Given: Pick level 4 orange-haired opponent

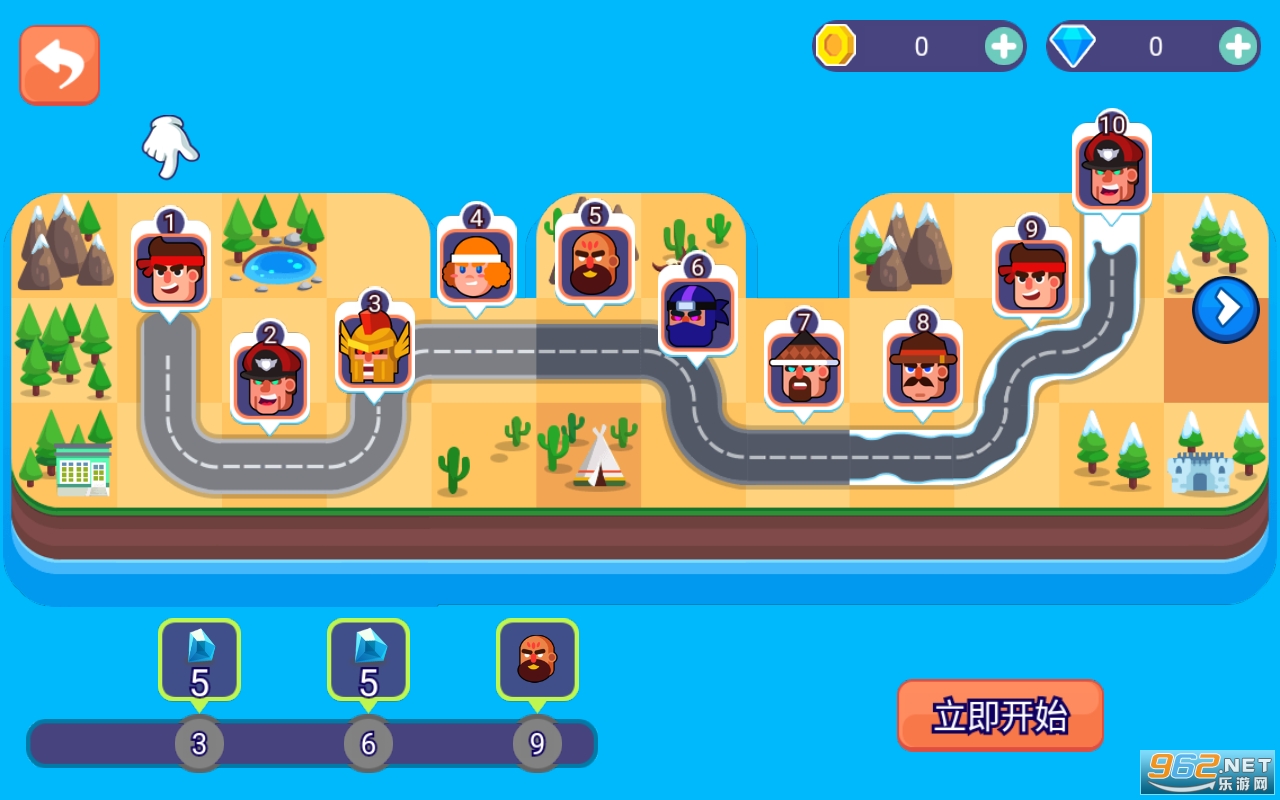Looking at the screenshot, I should 476,264.
